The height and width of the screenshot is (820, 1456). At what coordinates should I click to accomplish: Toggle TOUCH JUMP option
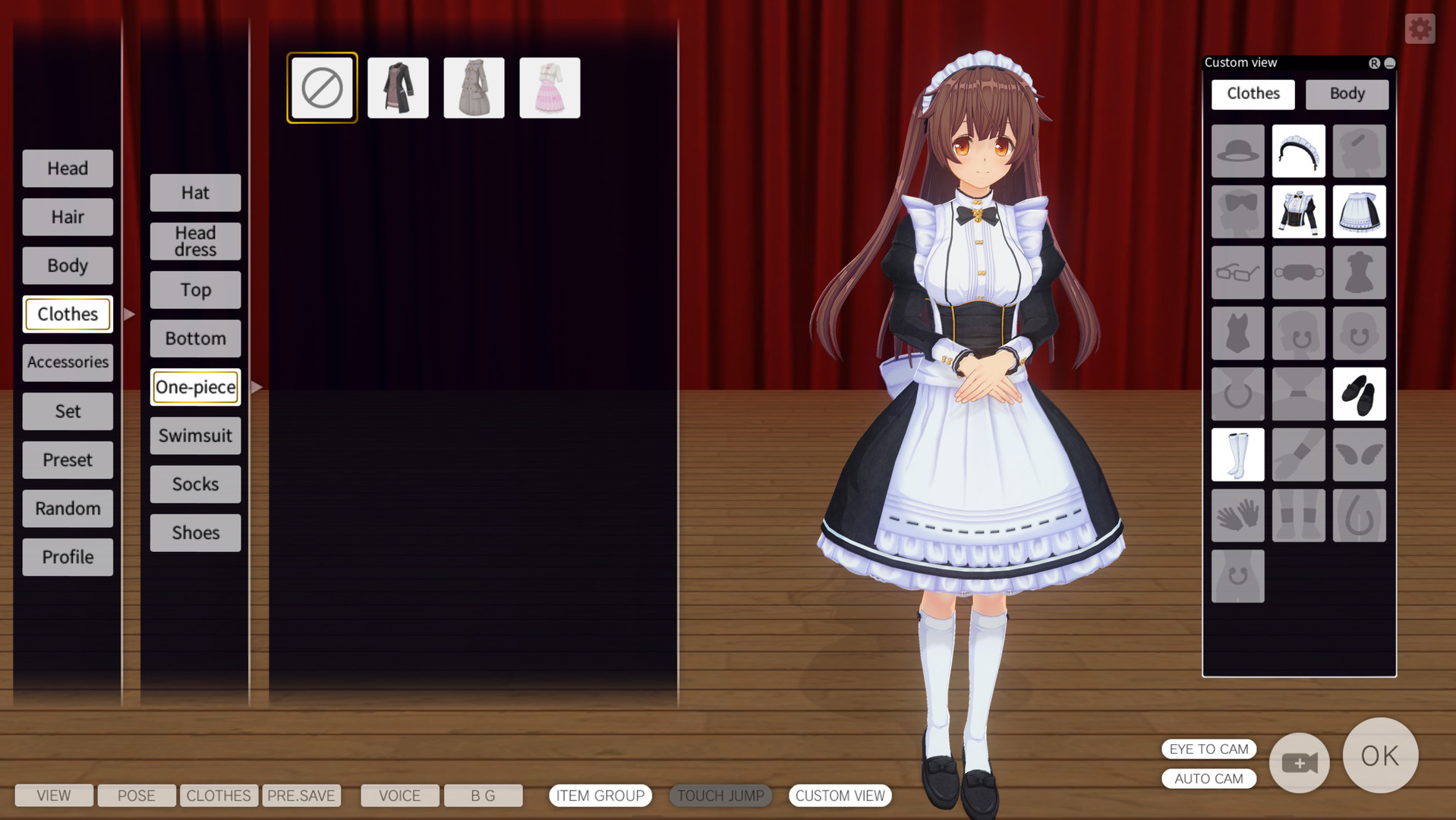click(720, 796)
